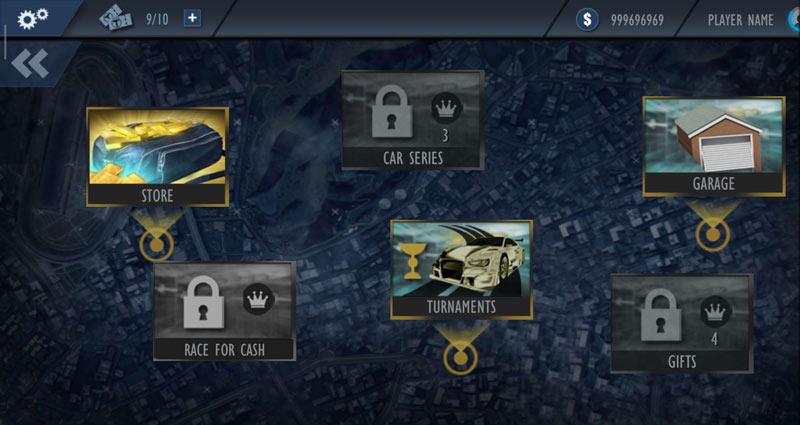Viewport: 800px width, 425px height.
Task: Enter the Garage
Action: point(713,146)
